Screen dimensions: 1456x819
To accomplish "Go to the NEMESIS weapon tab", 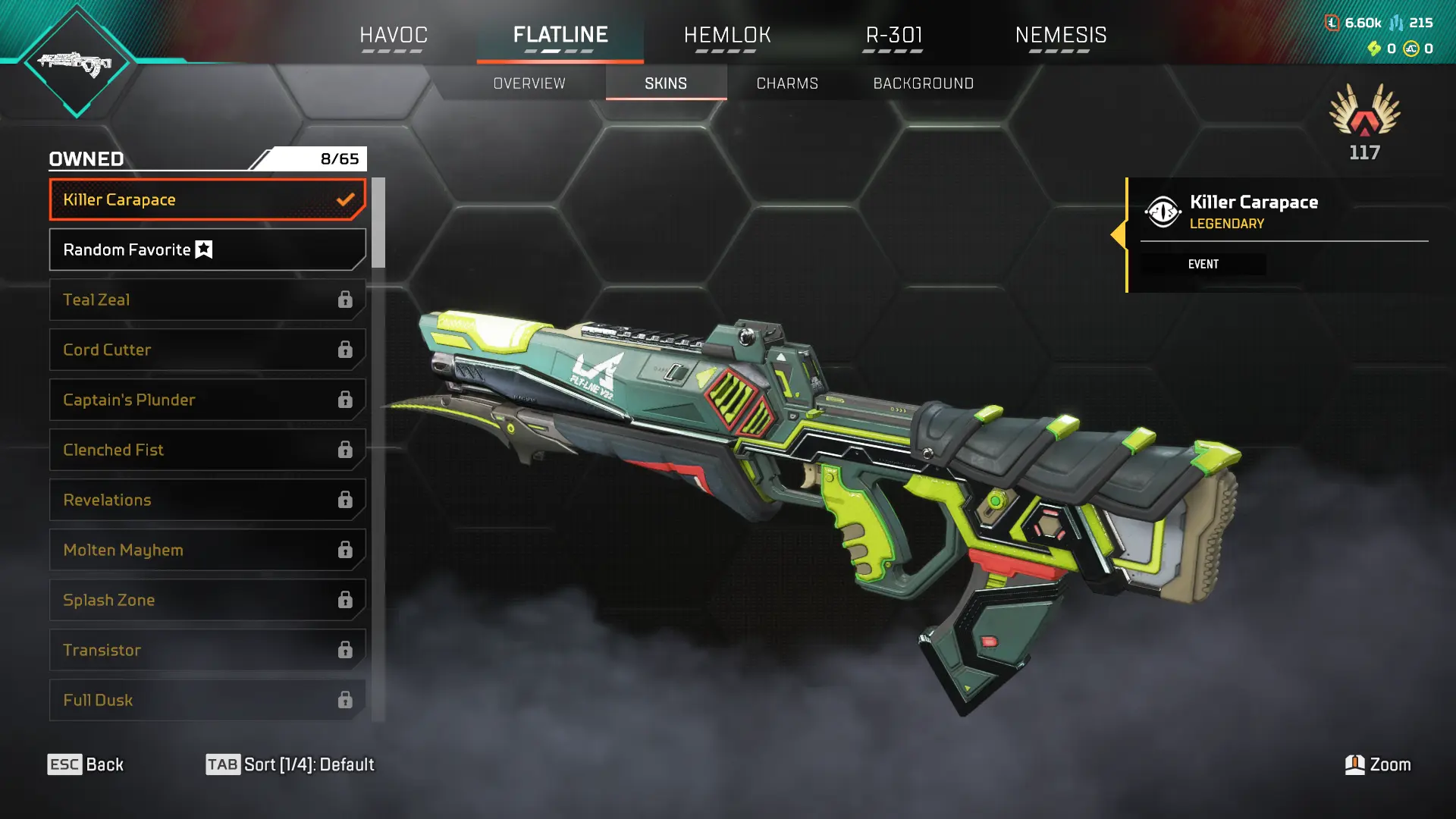I will [x=1060, y=35].
